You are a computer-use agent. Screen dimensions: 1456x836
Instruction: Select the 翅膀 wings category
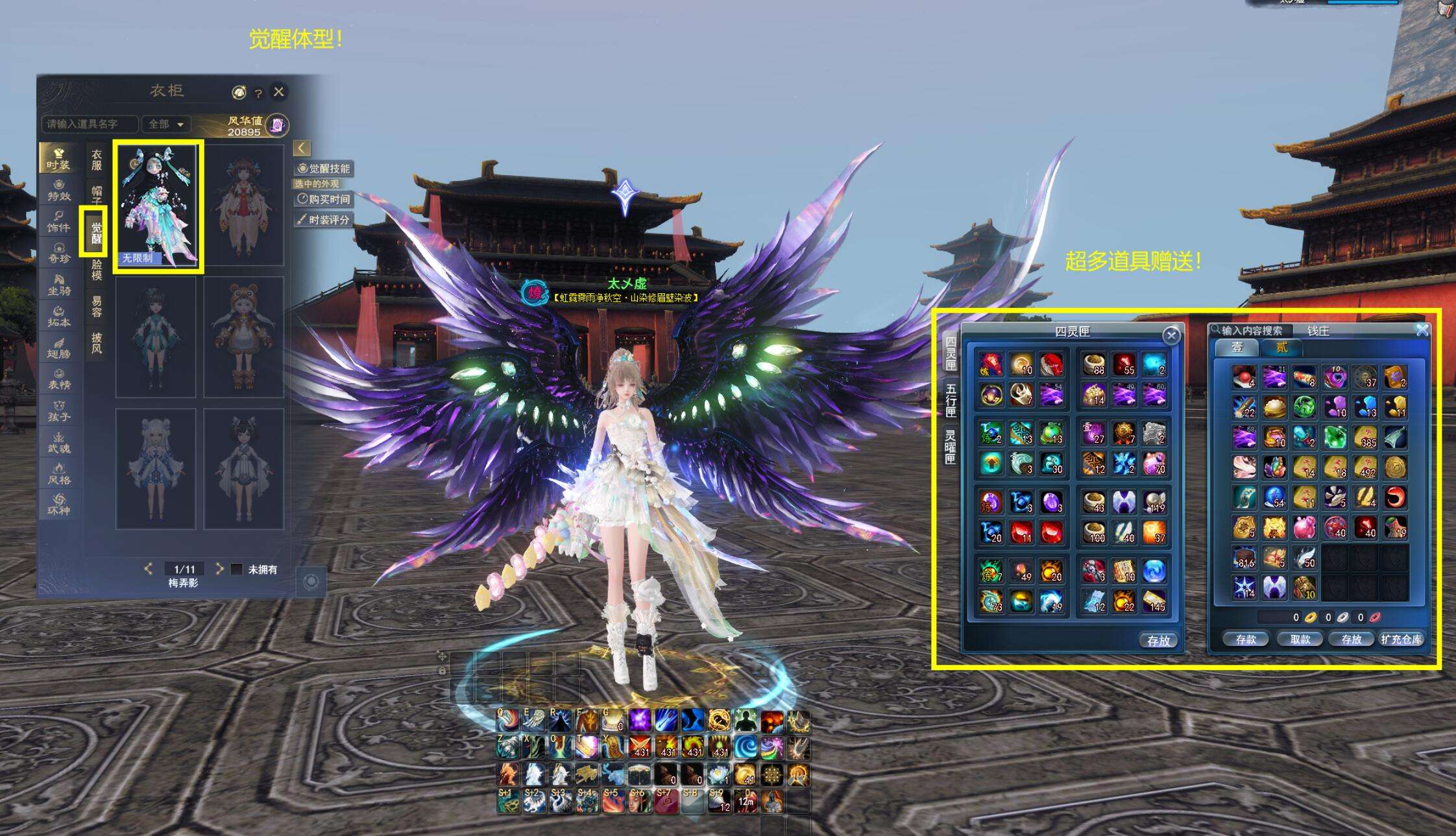[58, 348]
